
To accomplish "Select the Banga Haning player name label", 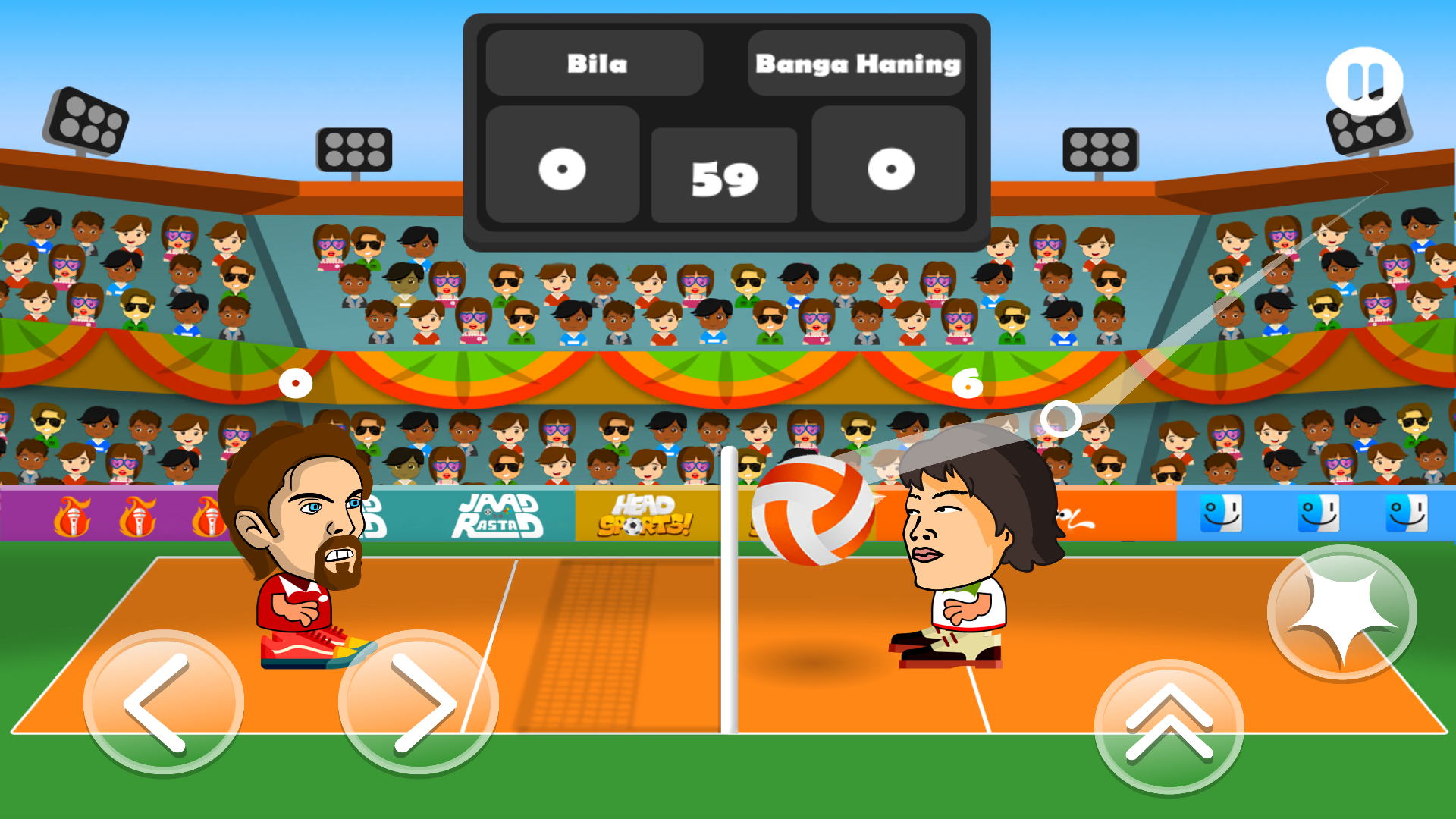I will [857, 64].
